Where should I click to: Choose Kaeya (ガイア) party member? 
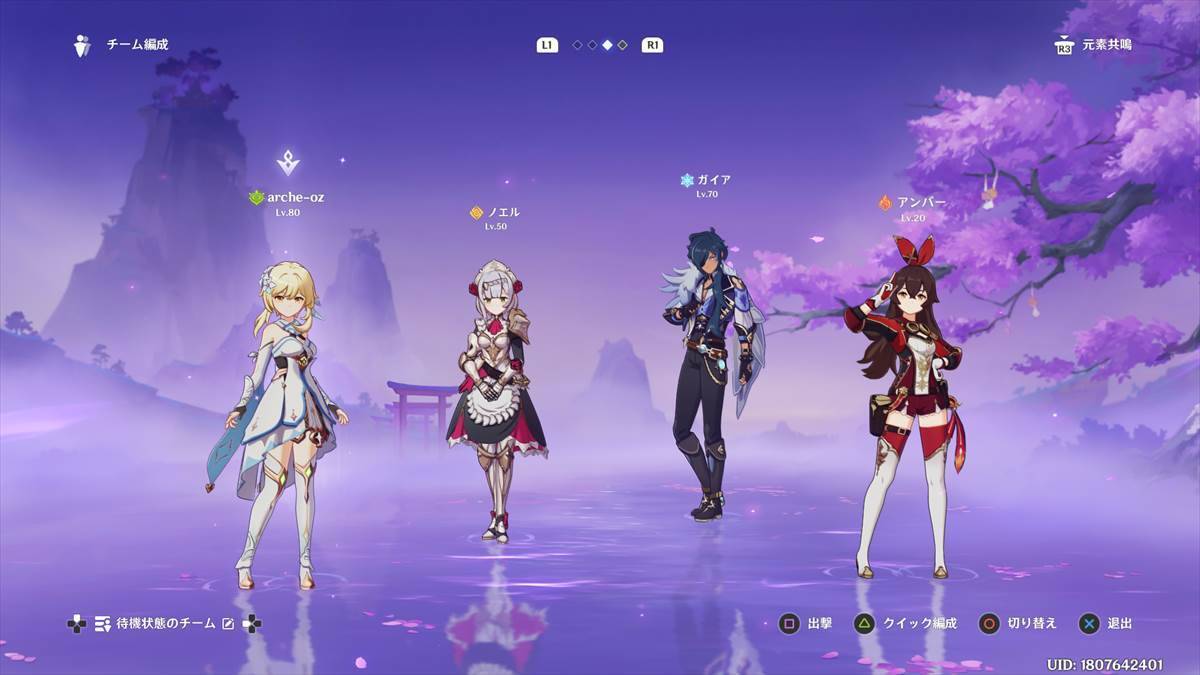pos(712,370)
